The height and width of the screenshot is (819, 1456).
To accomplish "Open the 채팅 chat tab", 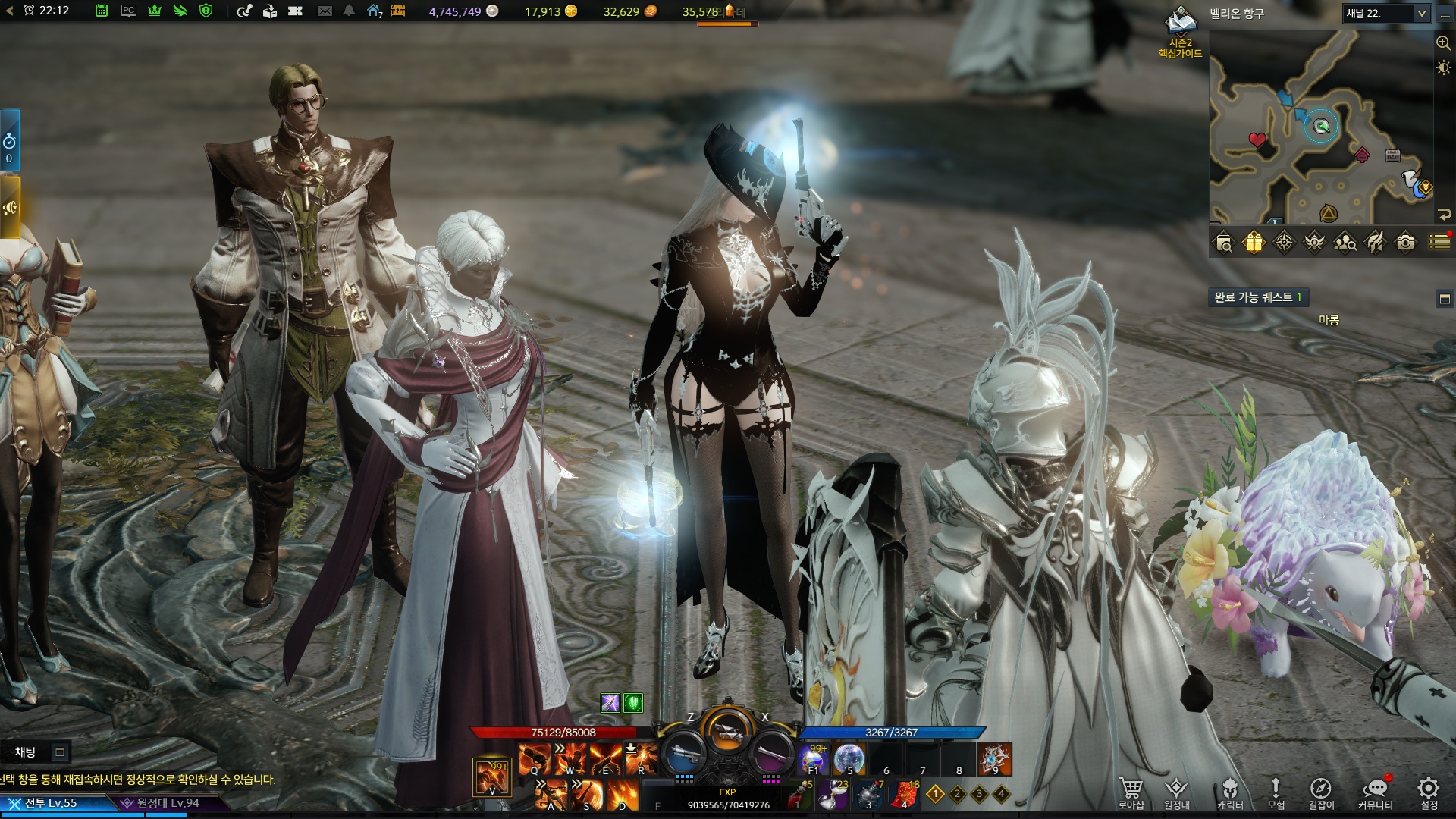I will tap(26, 752).
